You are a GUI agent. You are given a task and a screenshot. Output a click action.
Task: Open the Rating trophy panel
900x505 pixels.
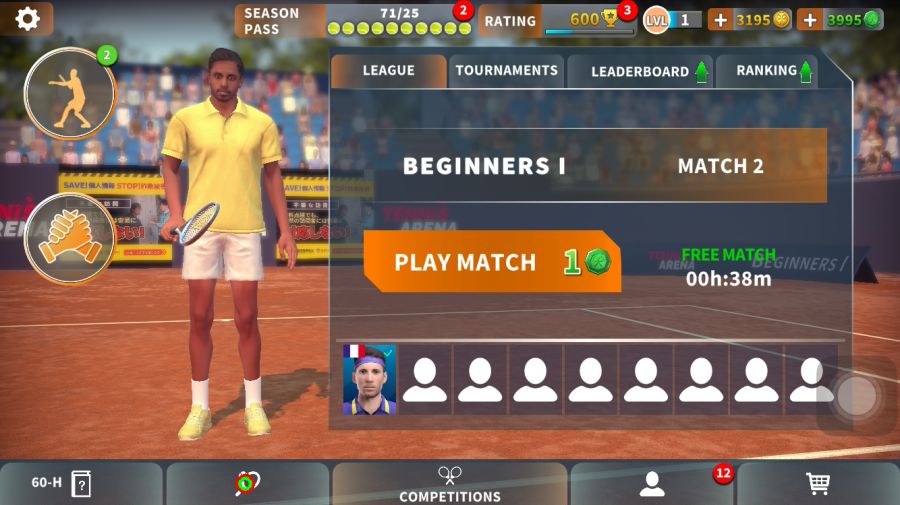click(x=557, y=20)
